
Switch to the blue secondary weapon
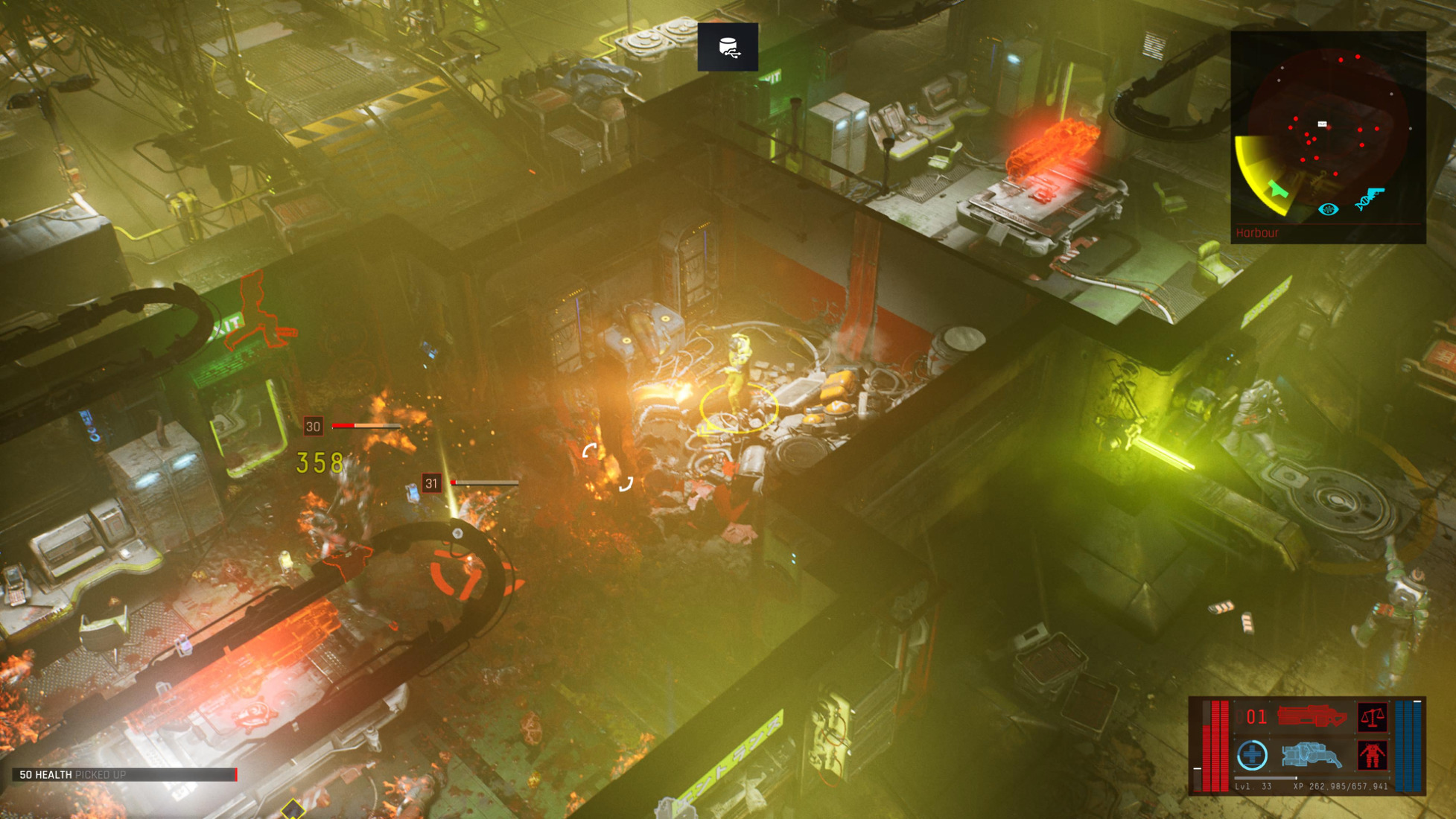tap(1312, 756)
